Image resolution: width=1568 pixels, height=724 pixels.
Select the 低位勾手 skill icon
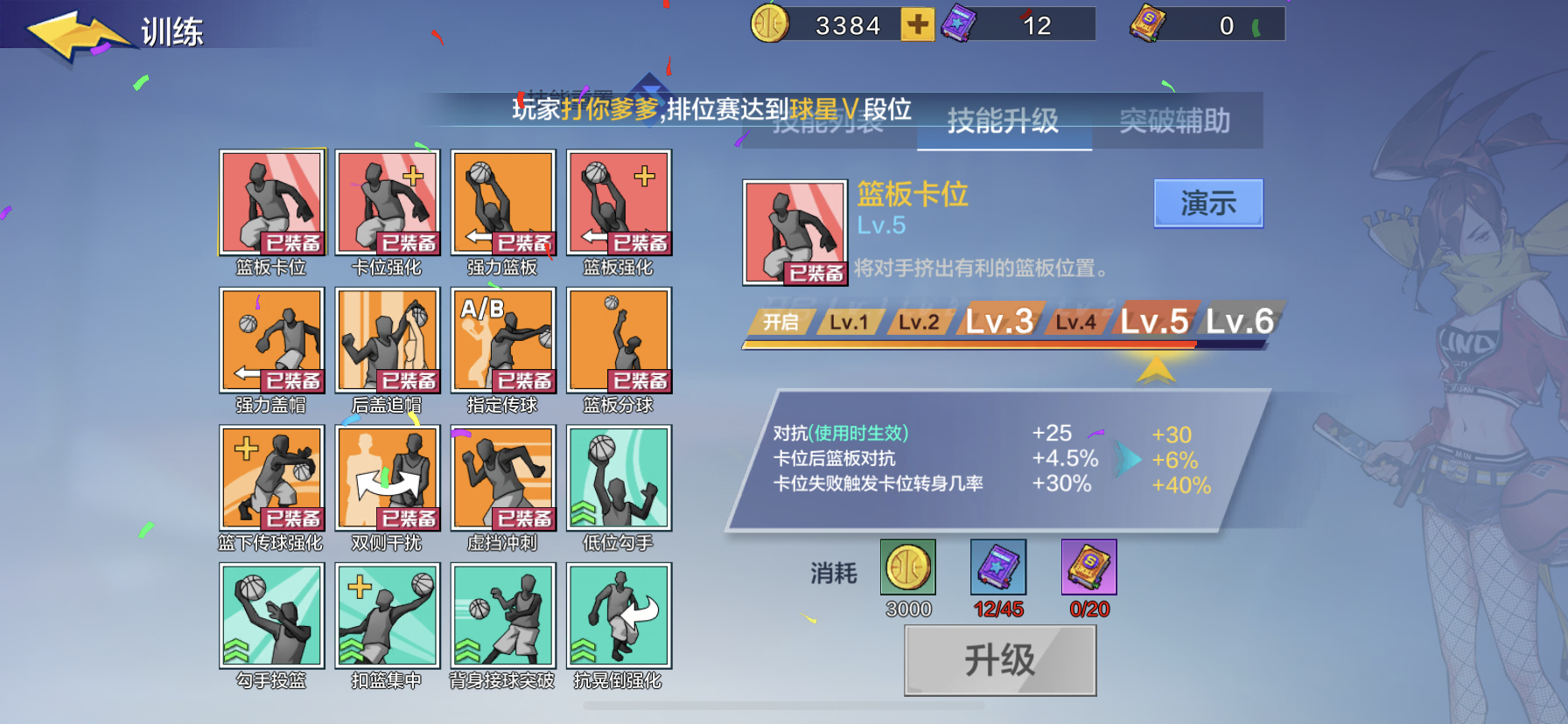coord(619,479)
